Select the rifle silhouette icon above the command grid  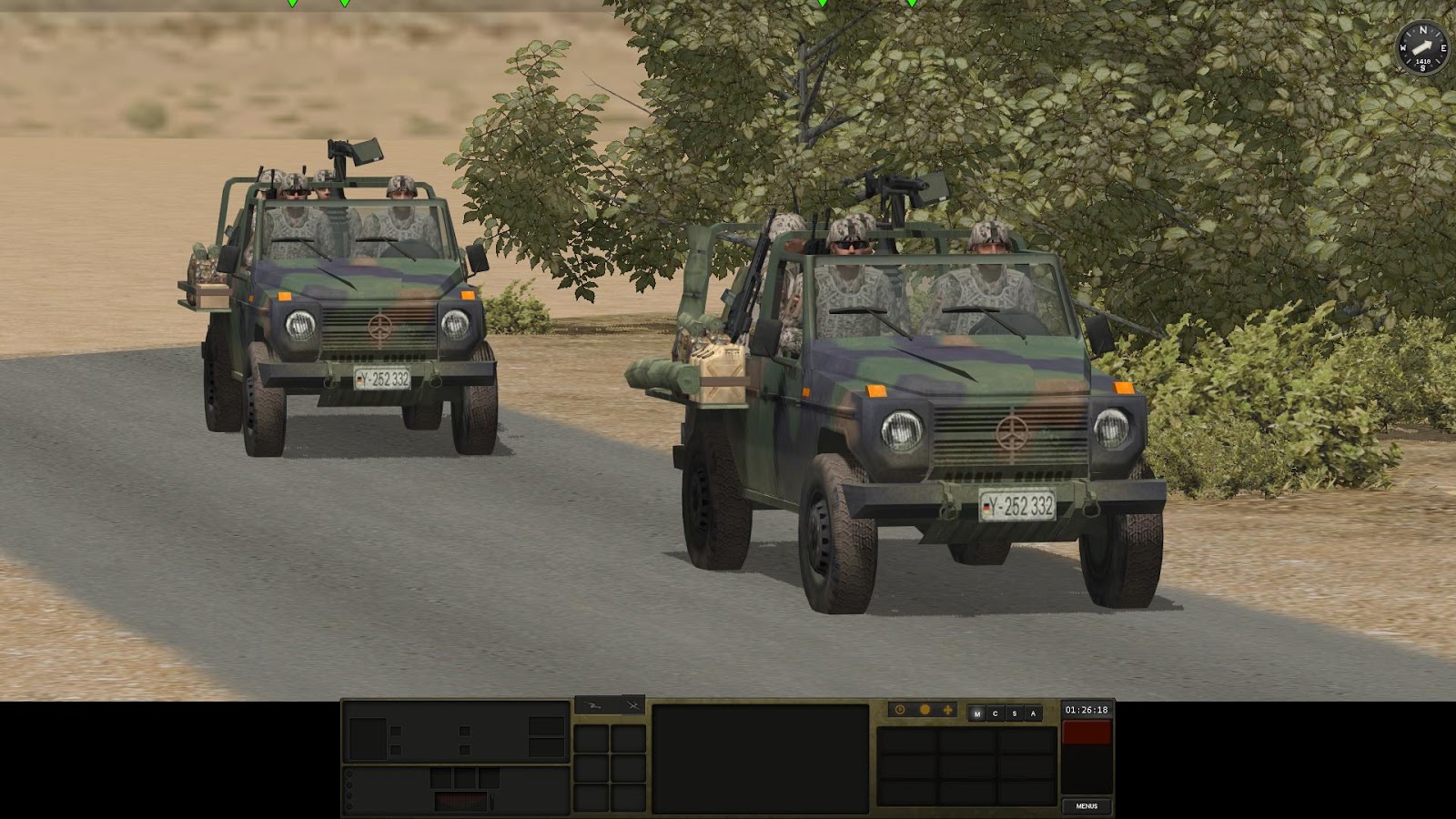(593, 705)
